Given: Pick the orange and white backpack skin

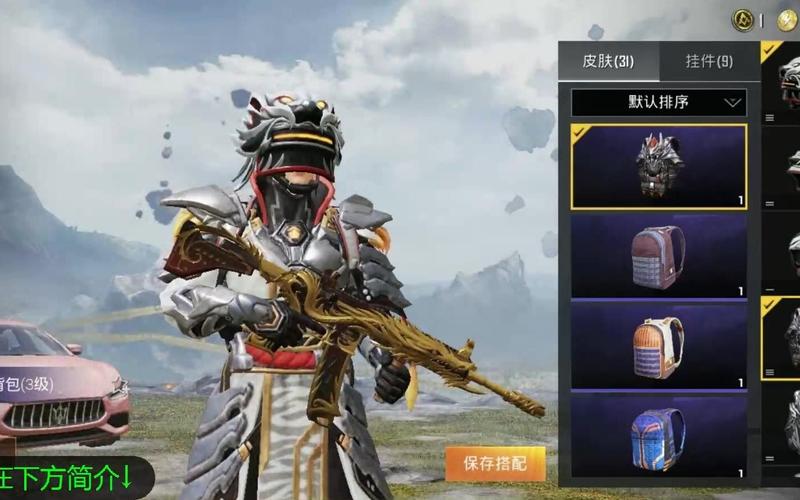Looking at the screenshot, I should [659, 346].
